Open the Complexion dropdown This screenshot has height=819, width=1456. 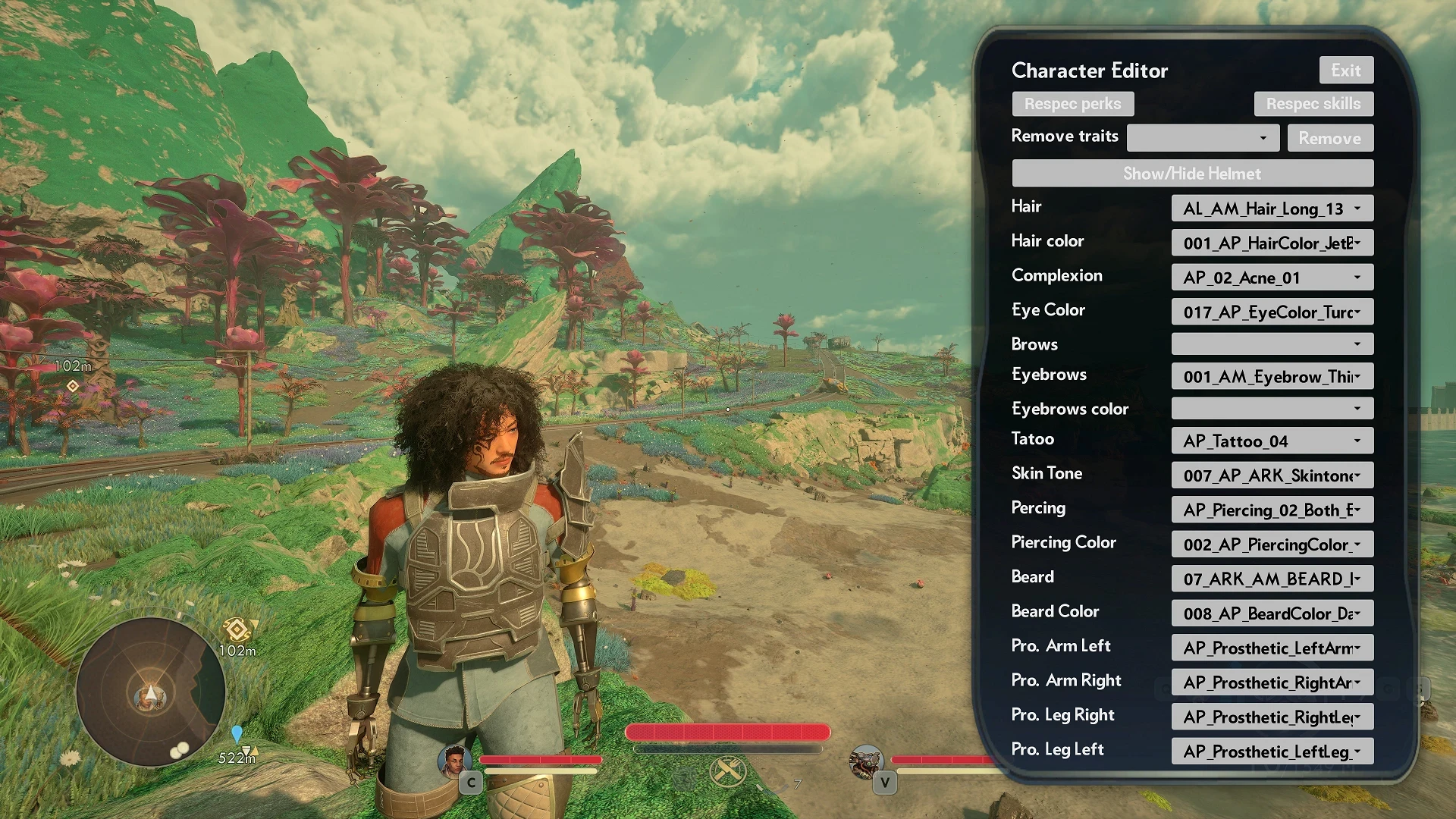[x=1272, y=278]
